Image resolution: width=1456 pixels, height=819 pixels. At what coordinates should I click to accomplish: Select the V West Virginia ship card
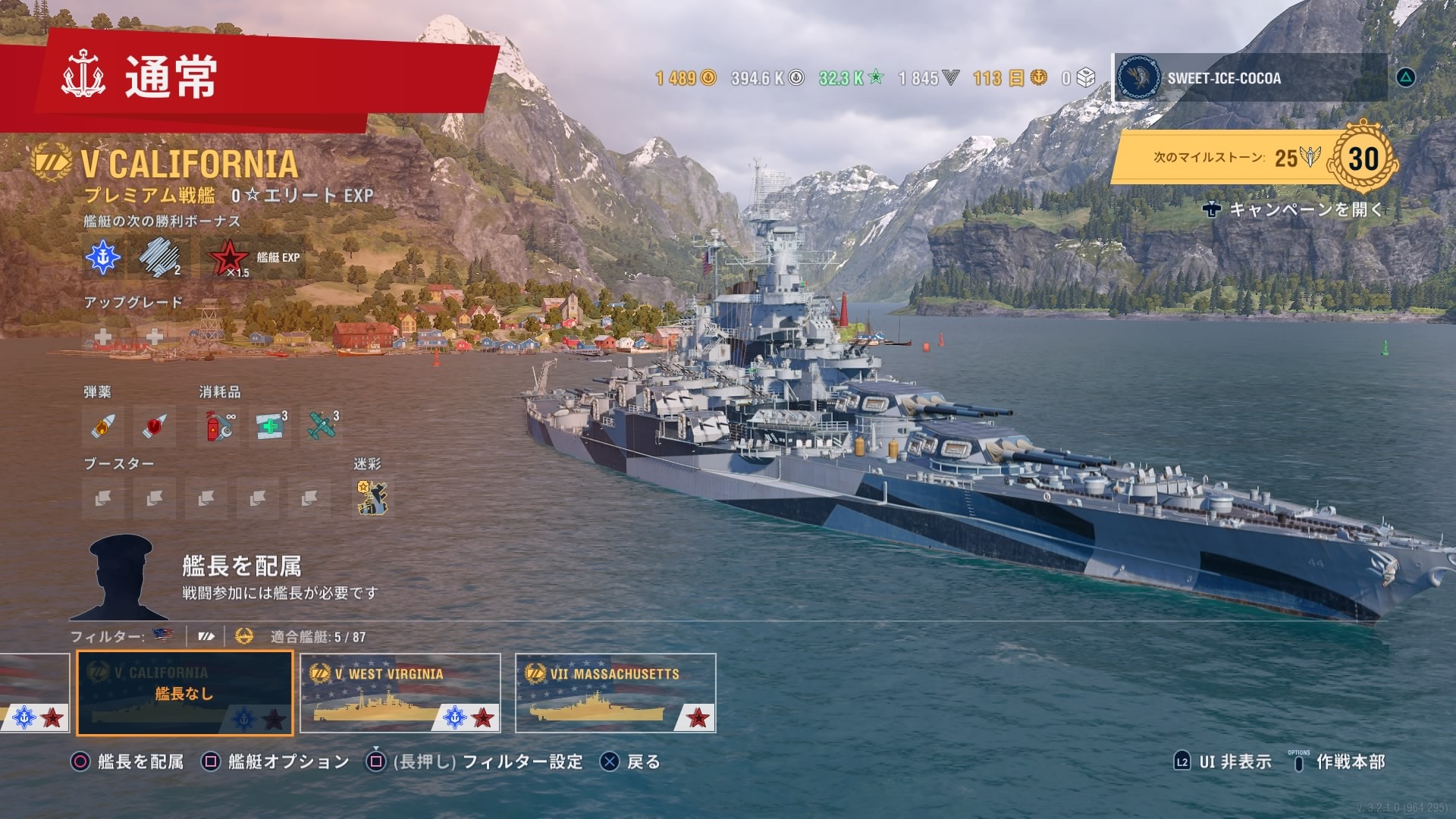(400, 693)
